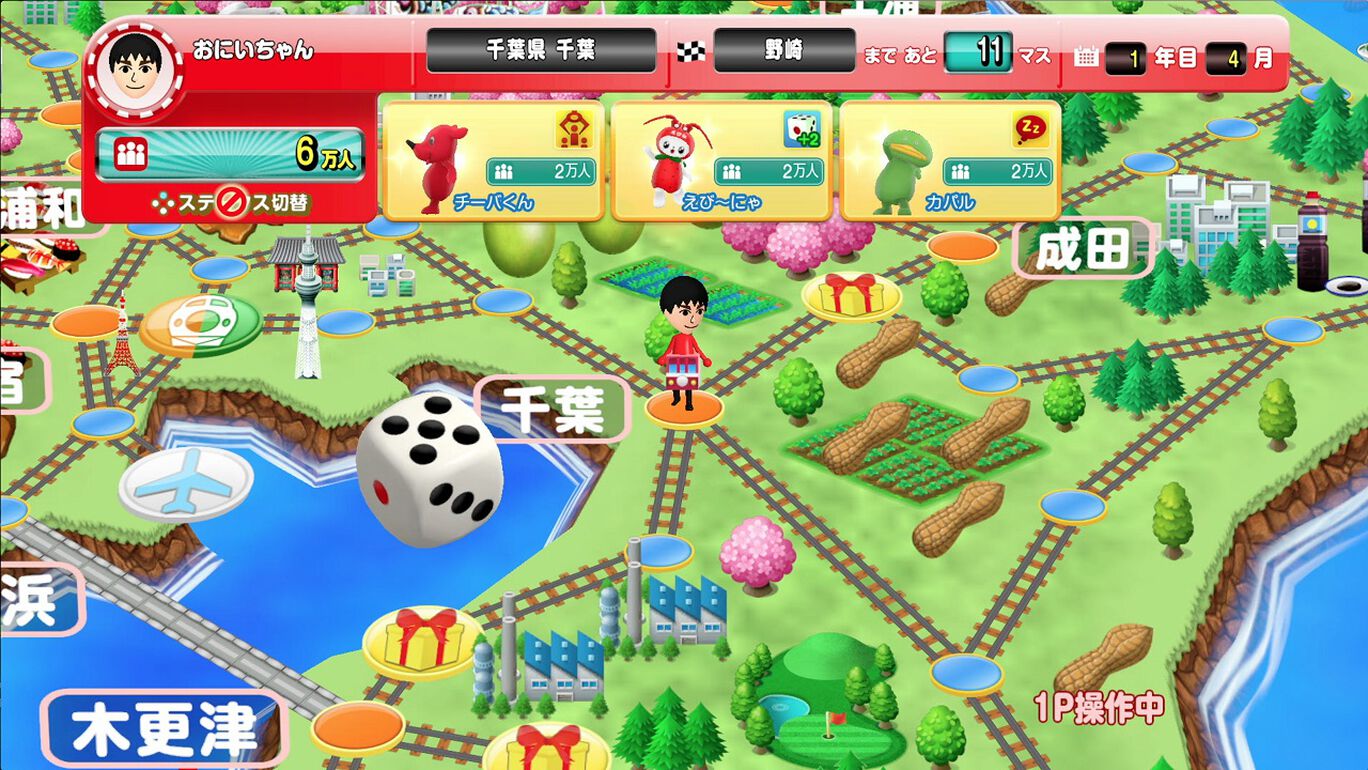Image resolution: width=1368 pixels, height=770 pixels.
Task: Toggle the ステータス切替 status switch
Action: tap(231, 199)
